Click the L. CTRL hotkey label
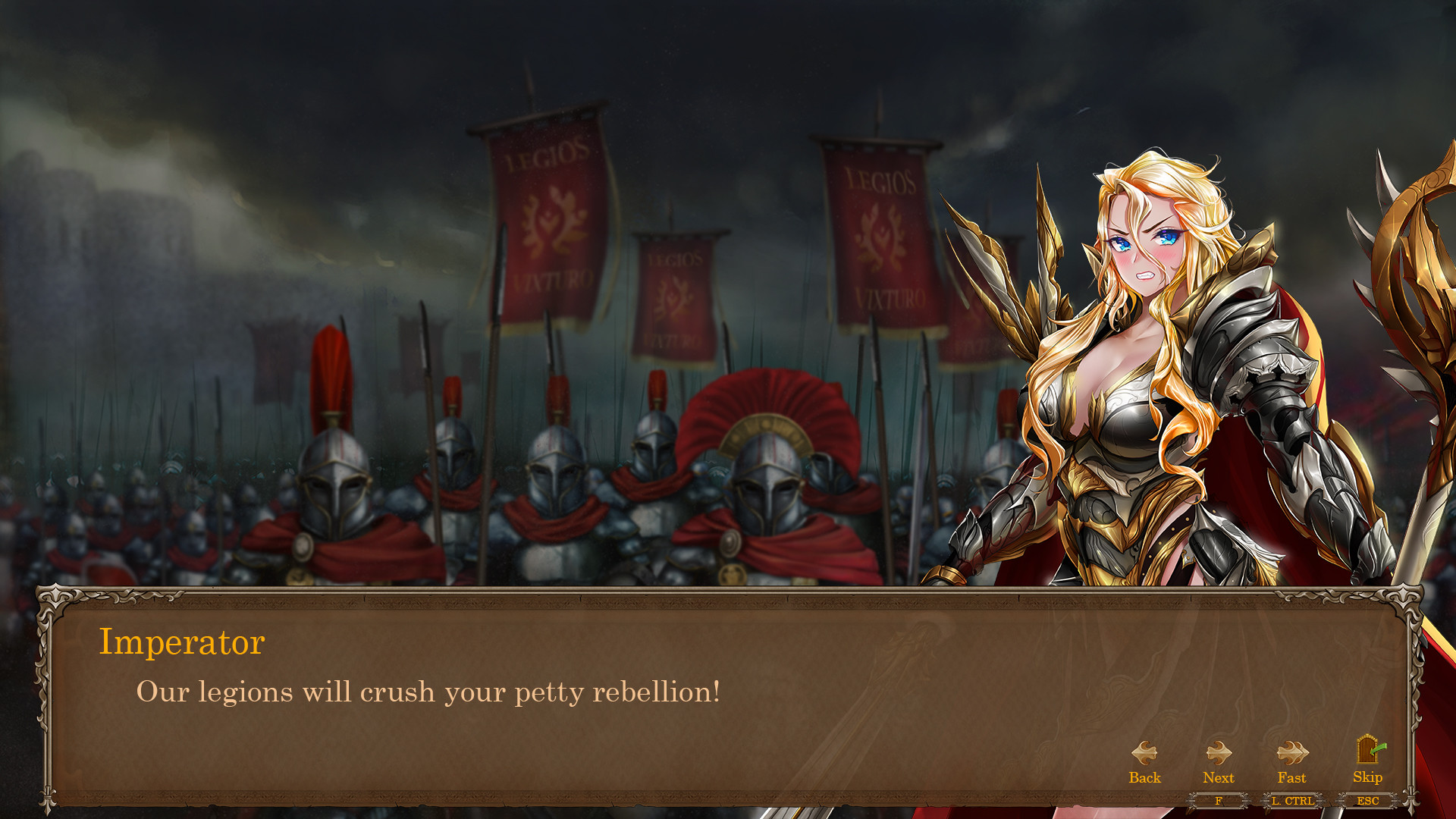Viewport: 1456px width, 819px height. [x=1292, y=801]
